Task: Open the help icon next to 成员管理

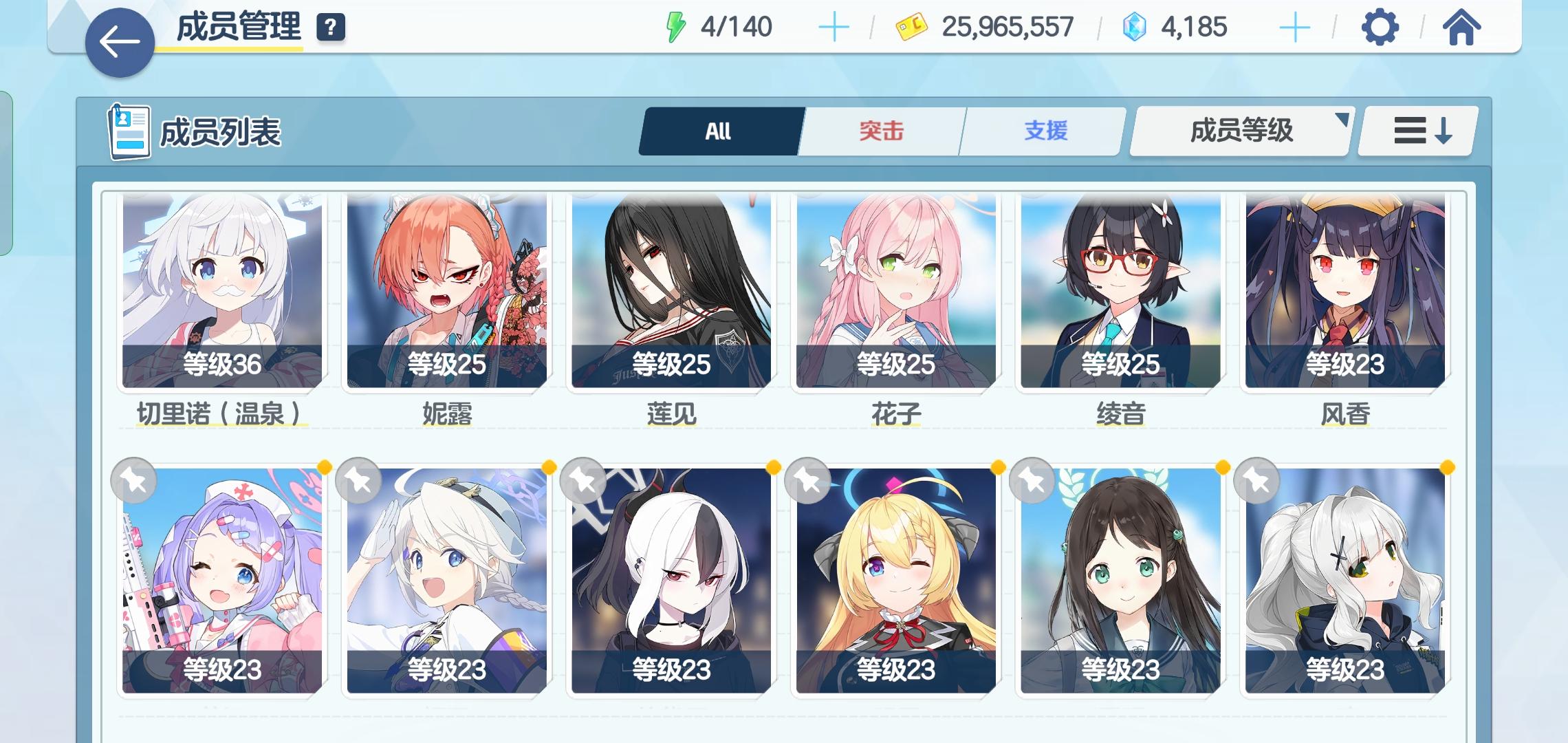Action: (x=332, y=28)
